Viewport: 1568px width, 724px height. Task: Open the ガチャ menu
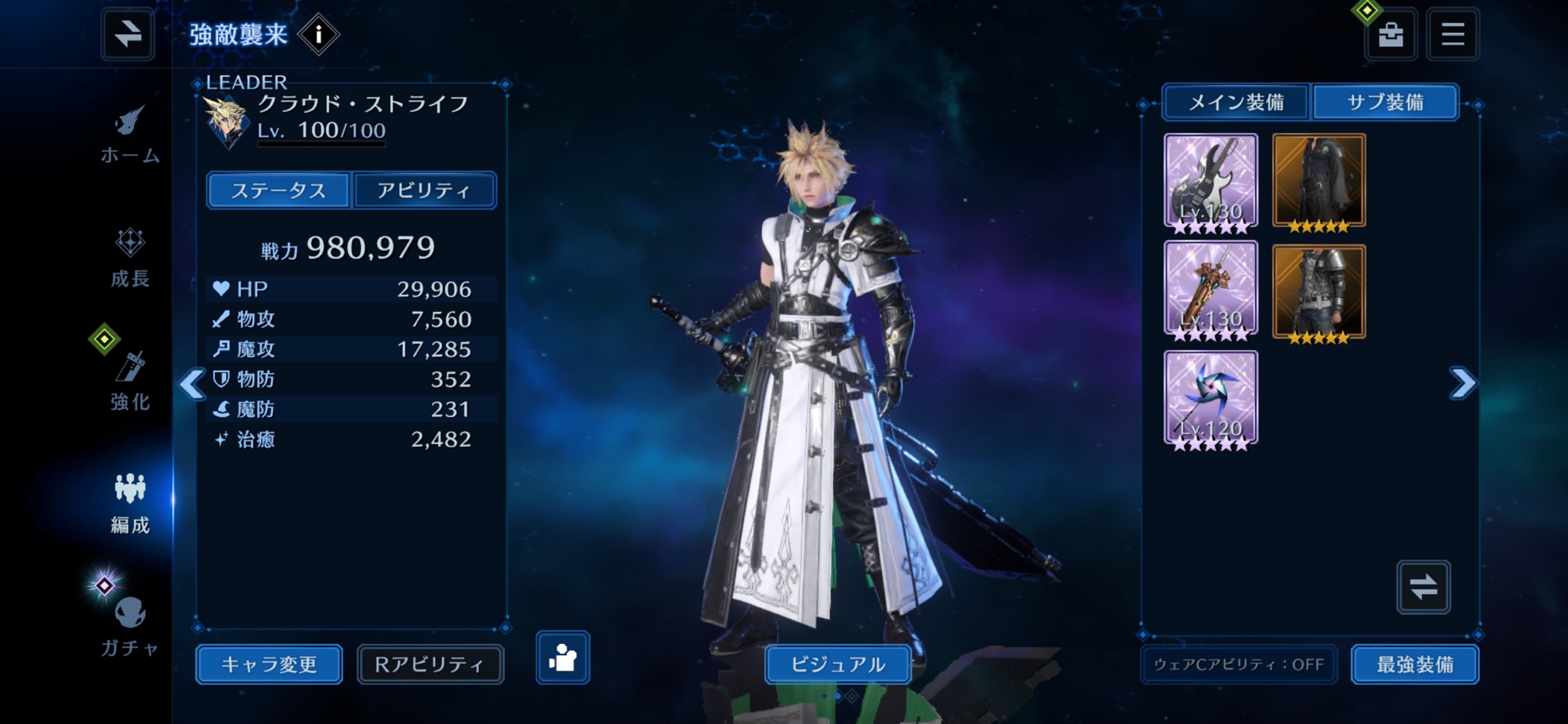point(130,625)
